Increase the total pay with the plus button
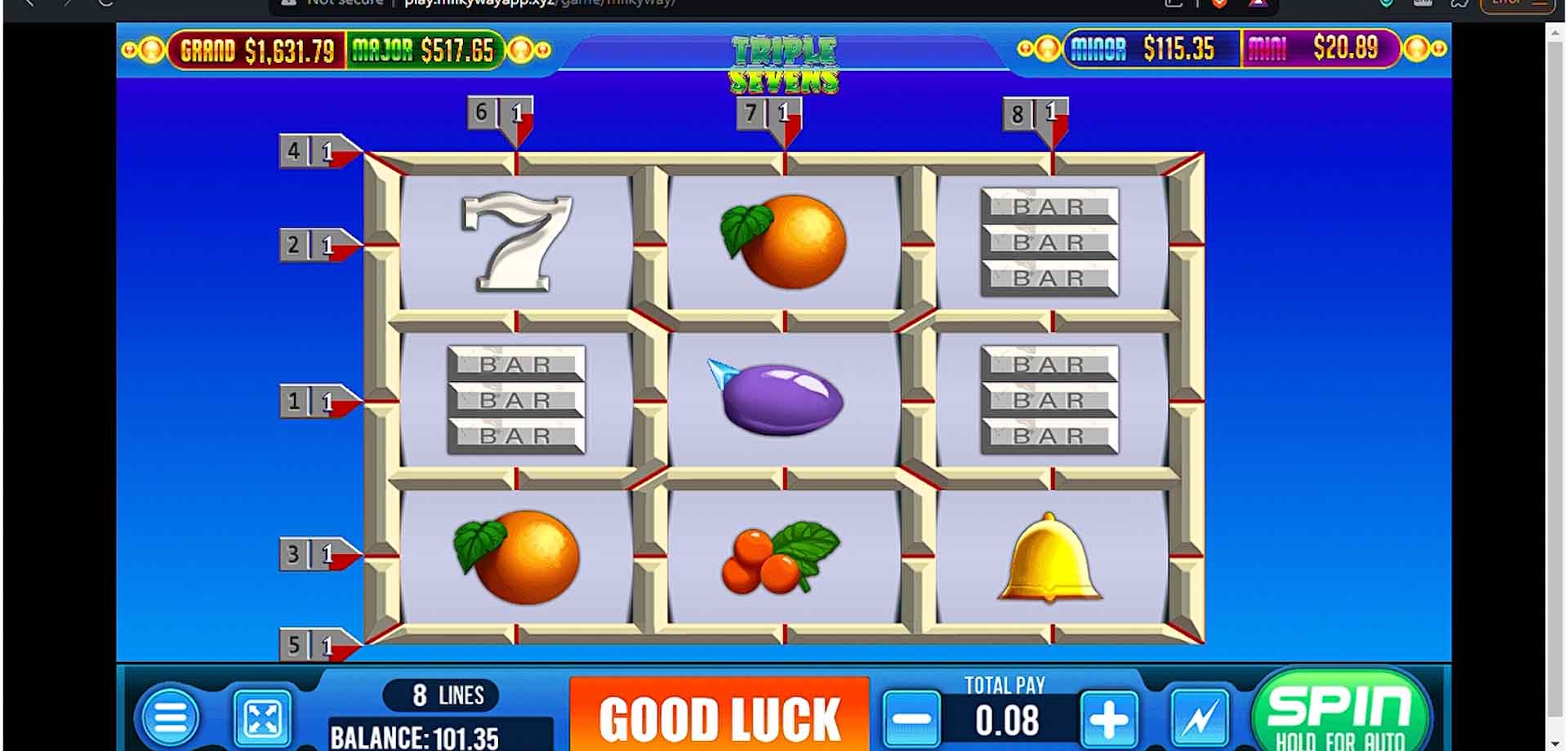 pos(1107,718)
